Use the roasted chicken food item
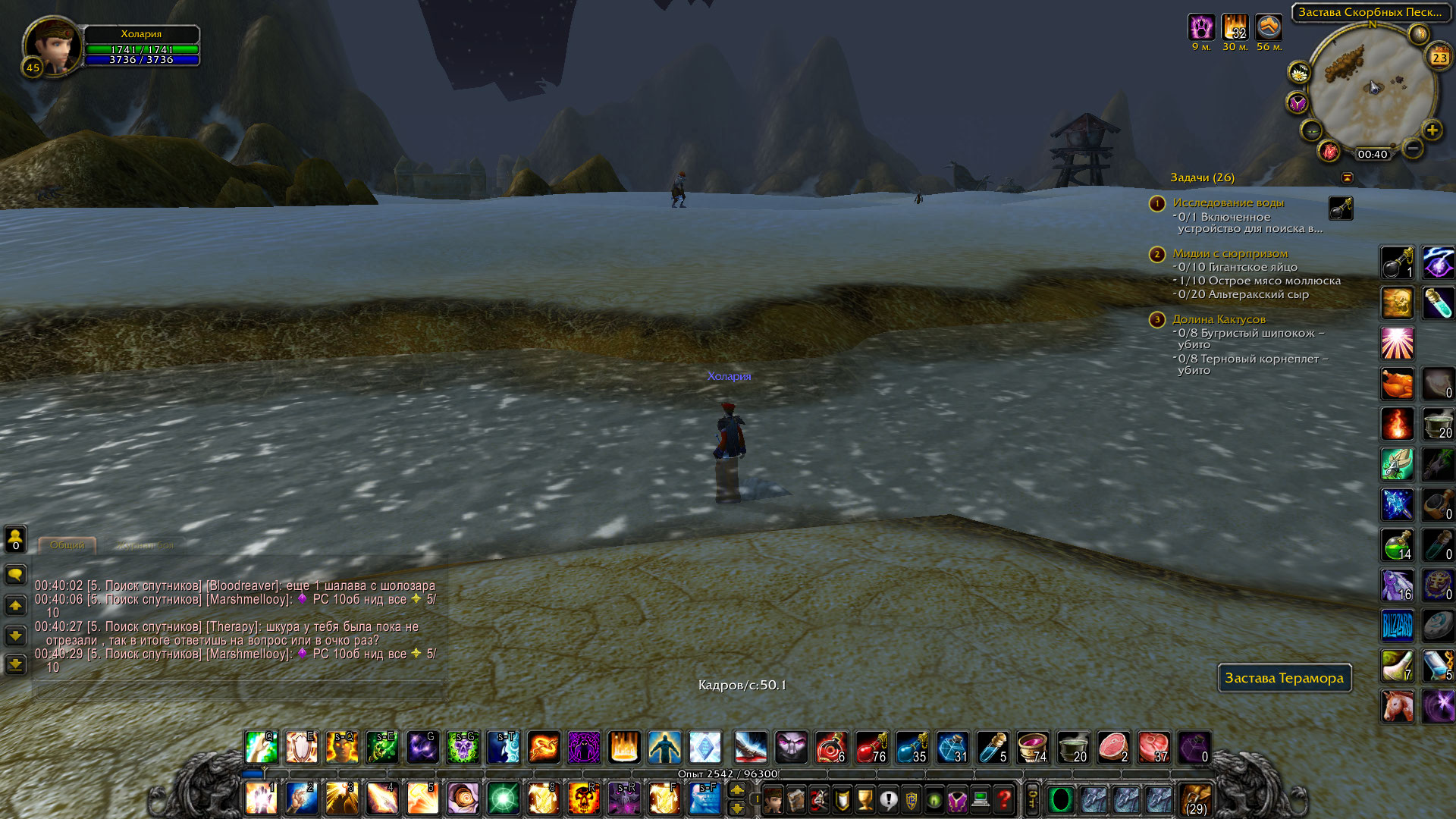Screen dimensions: 1456x819 [1397, 384]
